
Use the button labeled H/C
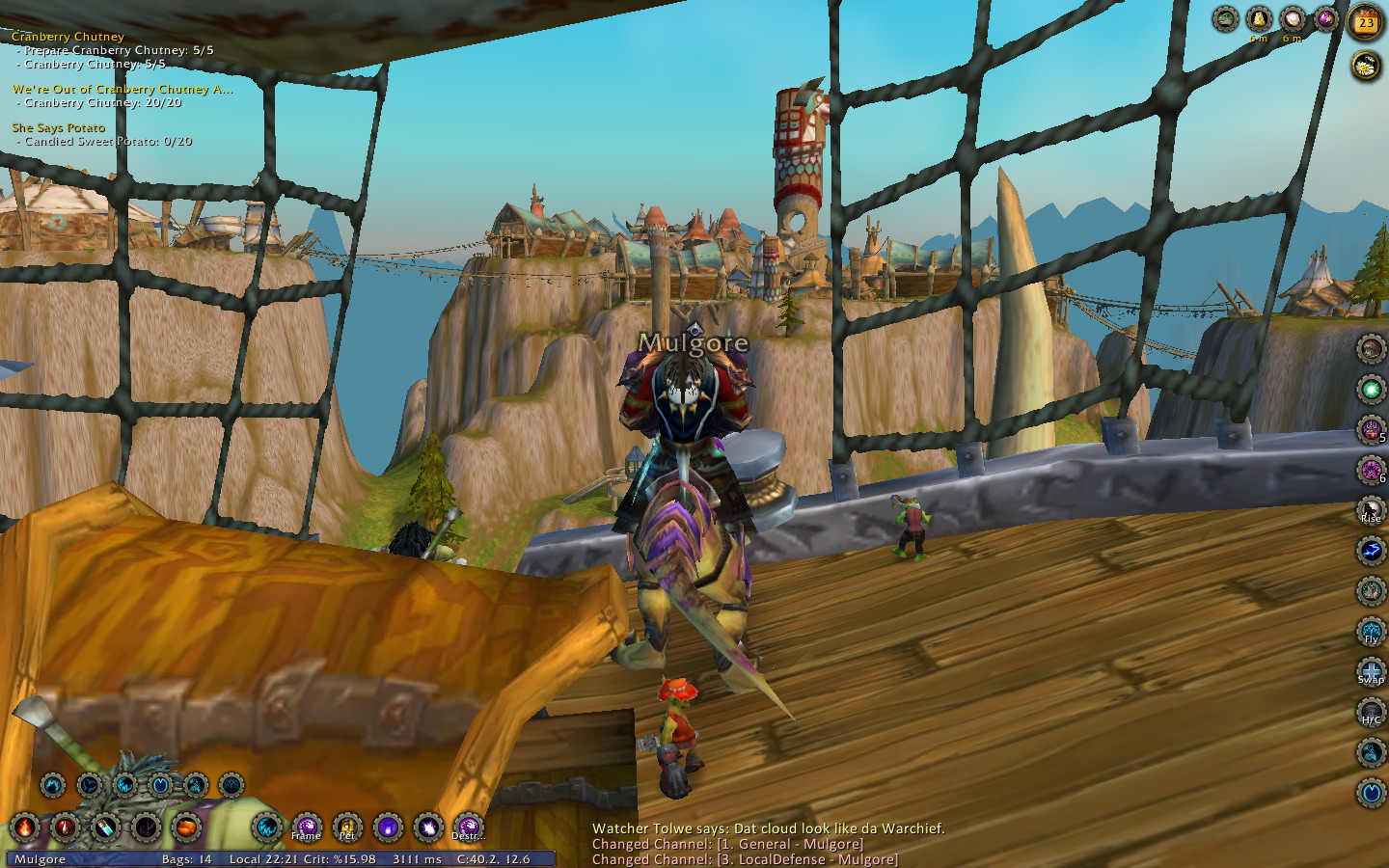pyautogui.click(x=1371, y=712)
